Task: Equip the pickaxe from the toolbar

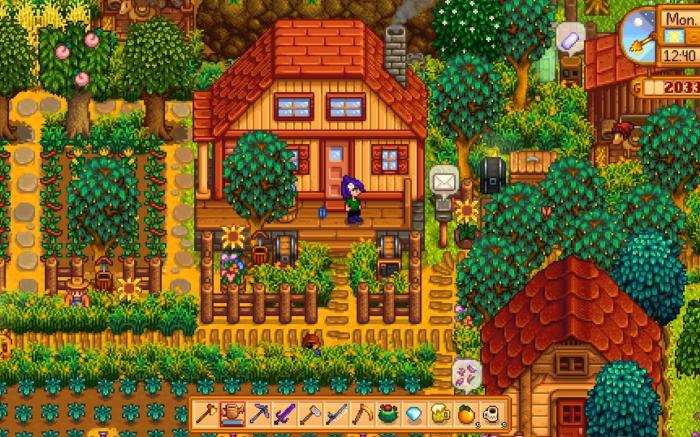Action: click(258, 412)
